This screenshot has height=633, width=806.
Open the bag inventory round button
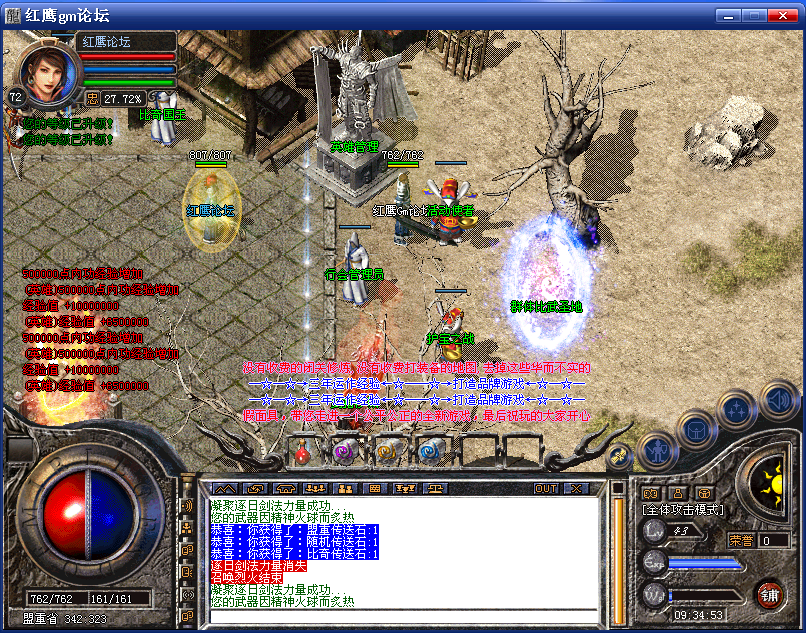[695, 431]
